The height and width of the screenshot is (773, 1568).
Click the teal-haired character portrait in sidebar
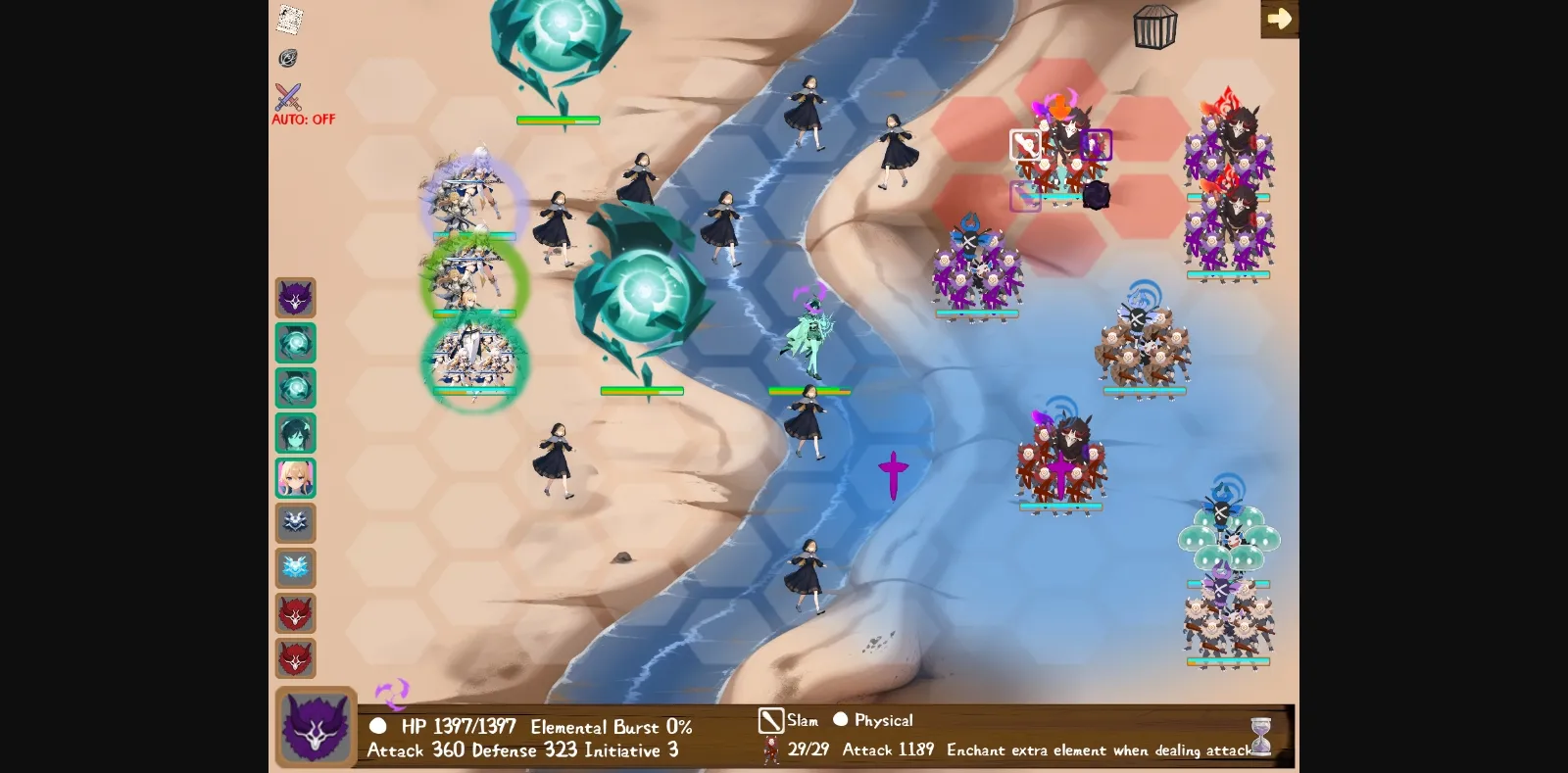click(296, 432)
